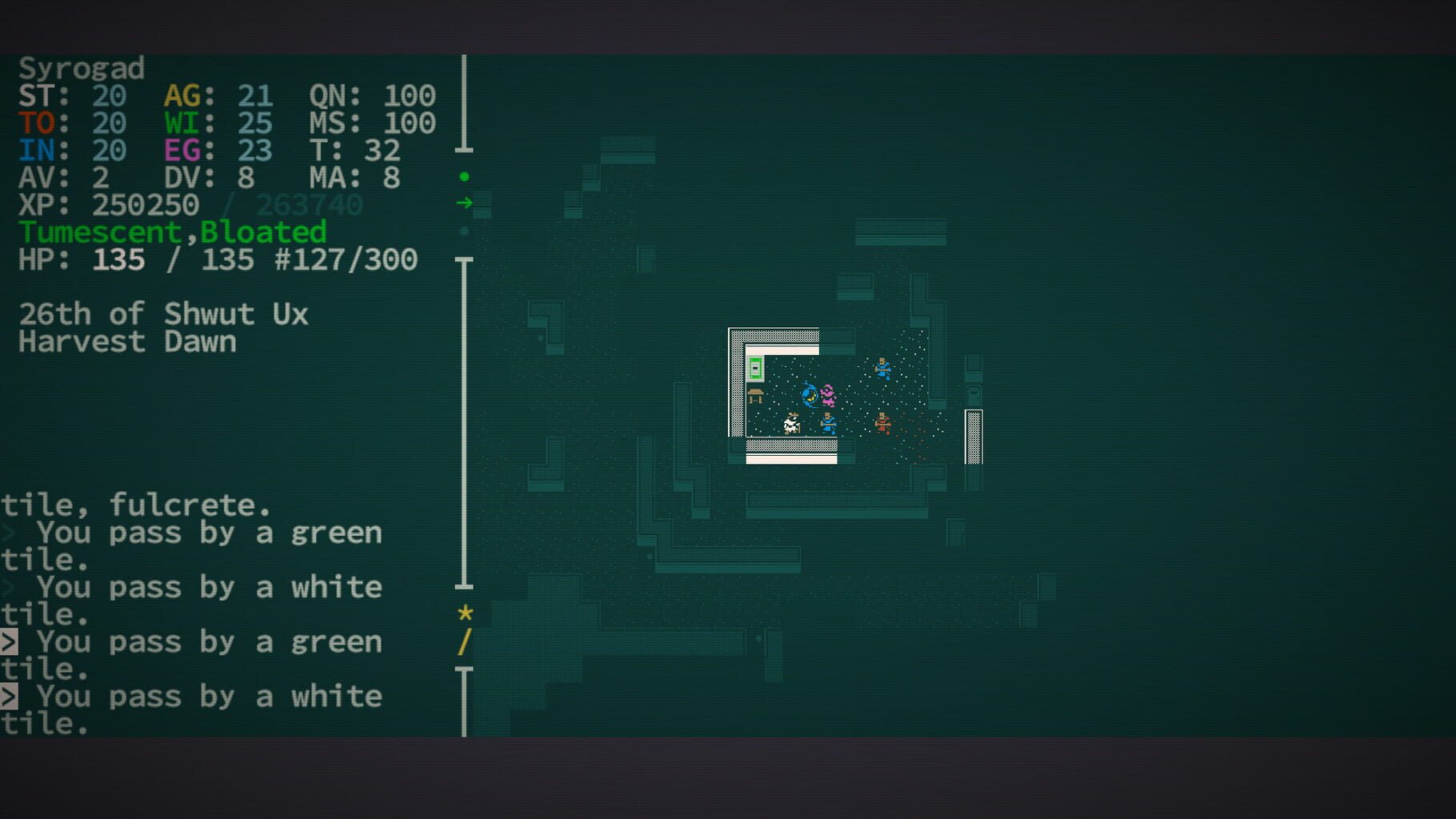Screen dimensions: 1456x819
Task: Click the character name Syrogad
Action: tap(80, 69)
